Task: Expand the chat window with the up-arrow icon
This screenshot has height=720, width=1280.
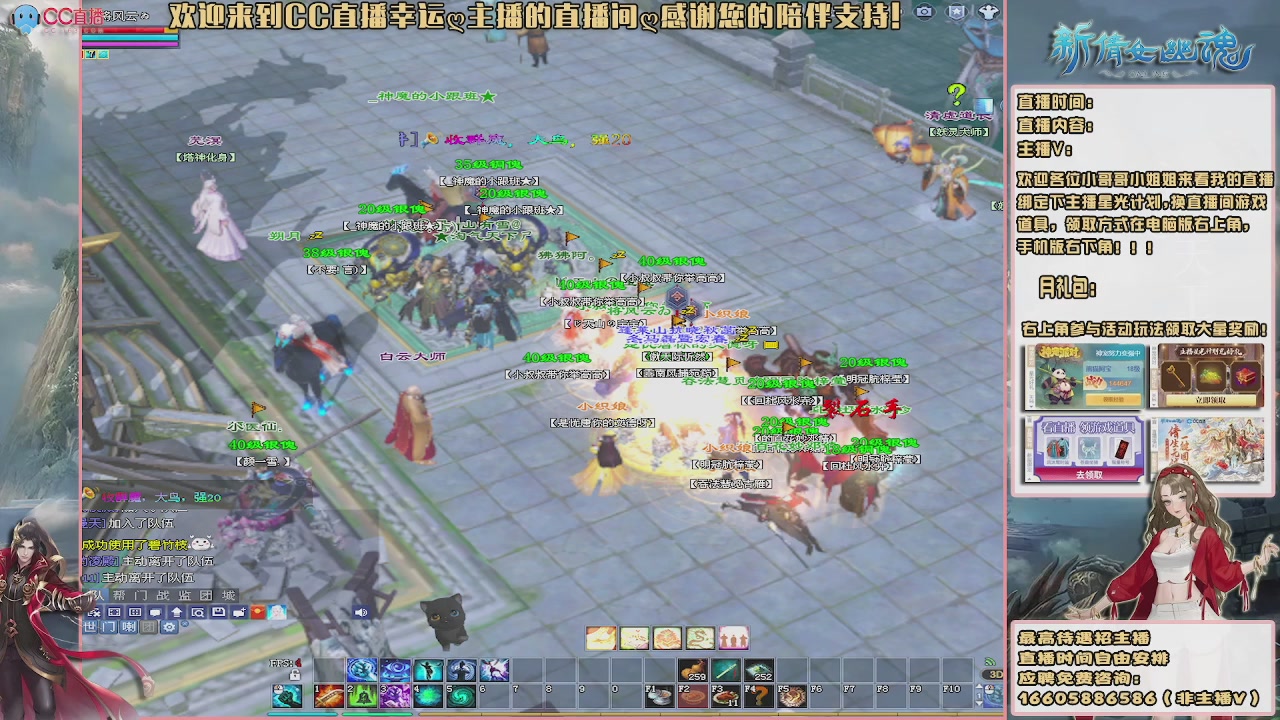Action: pos(176,612)
